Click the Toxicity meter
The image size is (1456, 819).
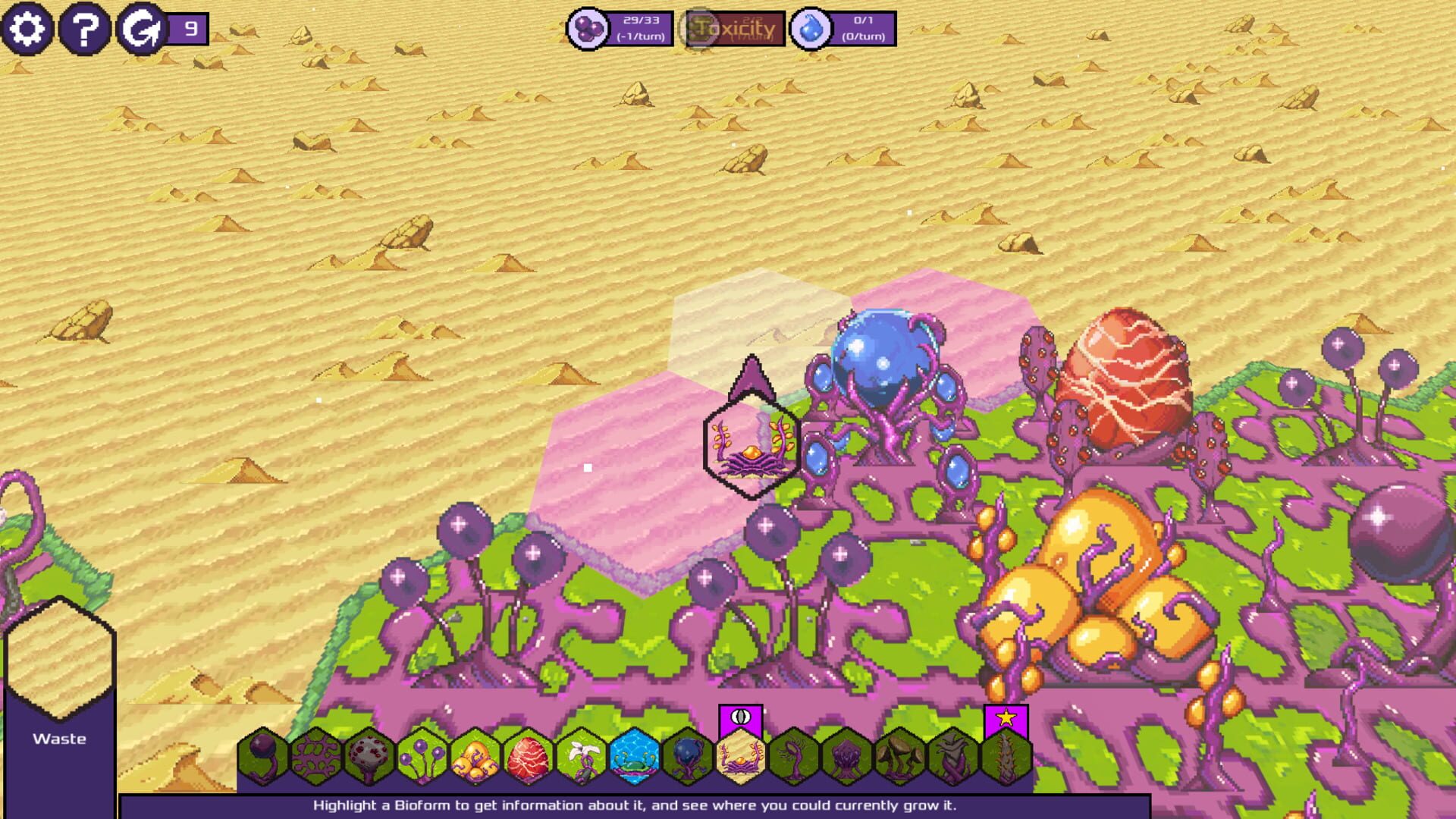click(x=734, y=30)
